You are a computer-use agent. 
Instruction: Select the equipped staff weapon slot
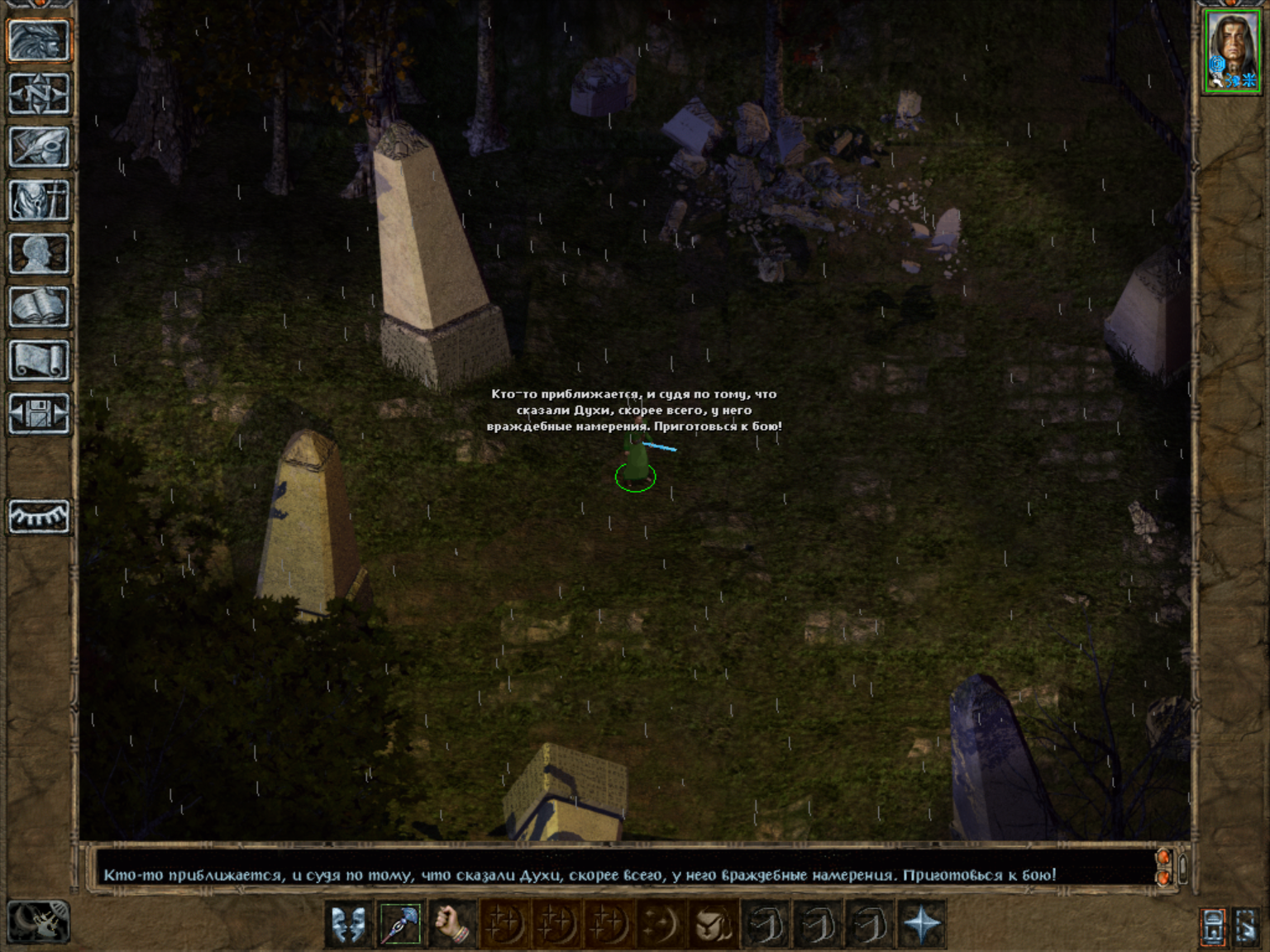(400, 923)
